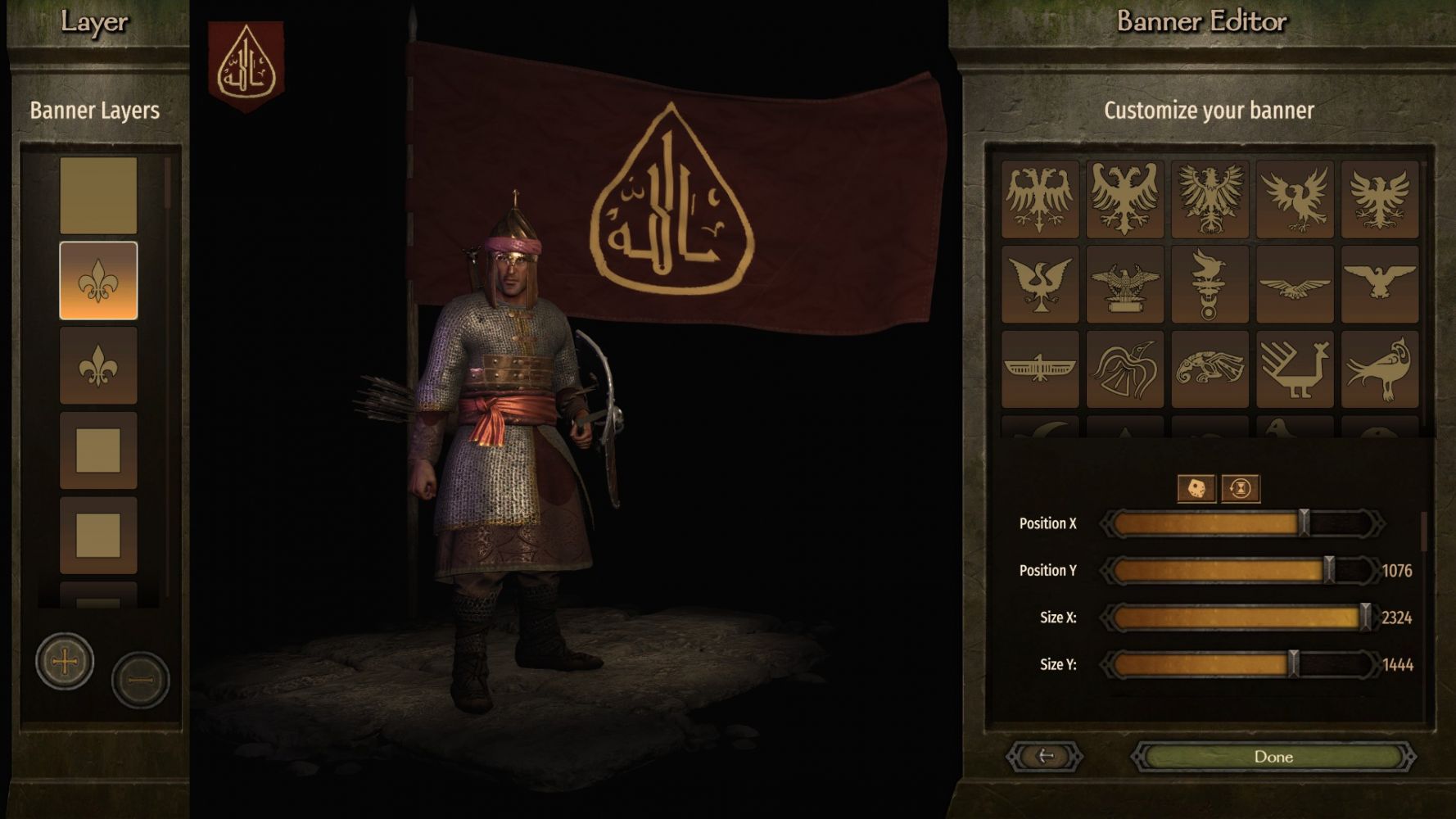1456x819 pixels.
Task: Pick the bird perched on ringed torch emblem
Action: [1210, 284]
